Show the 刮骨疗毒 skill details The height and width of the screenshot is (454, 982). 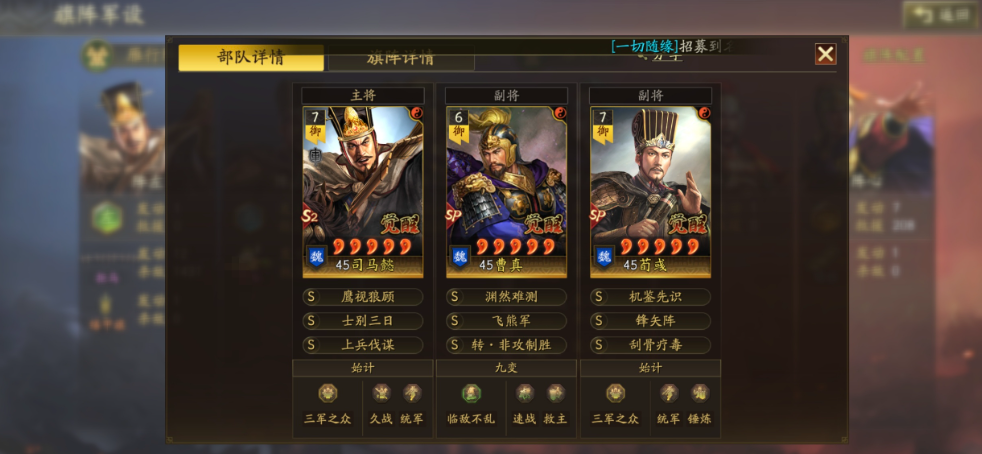650,345
